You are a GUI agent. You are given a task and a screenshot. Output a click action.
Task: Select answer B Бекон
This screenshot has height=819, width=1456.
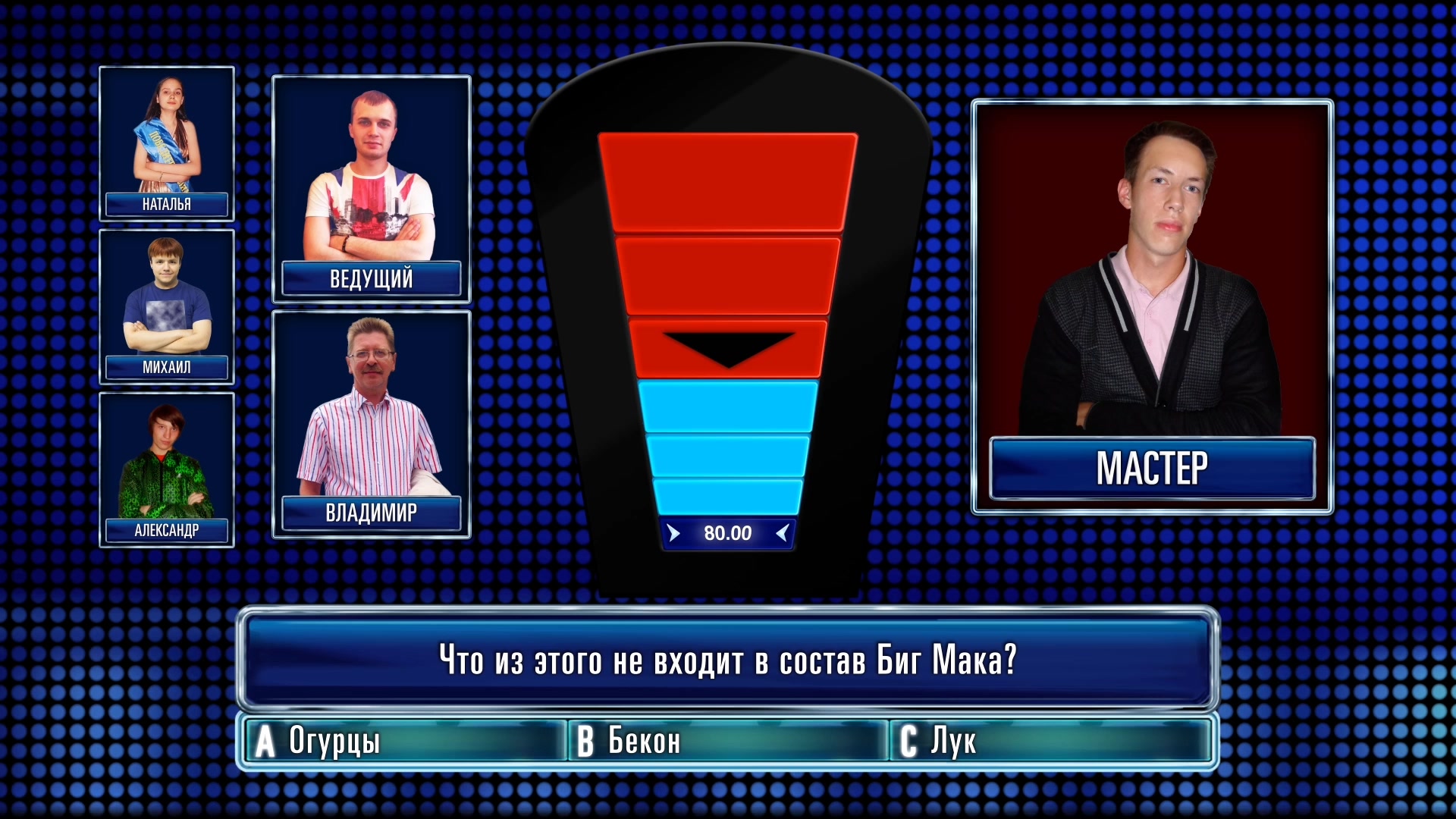(728, 741)
